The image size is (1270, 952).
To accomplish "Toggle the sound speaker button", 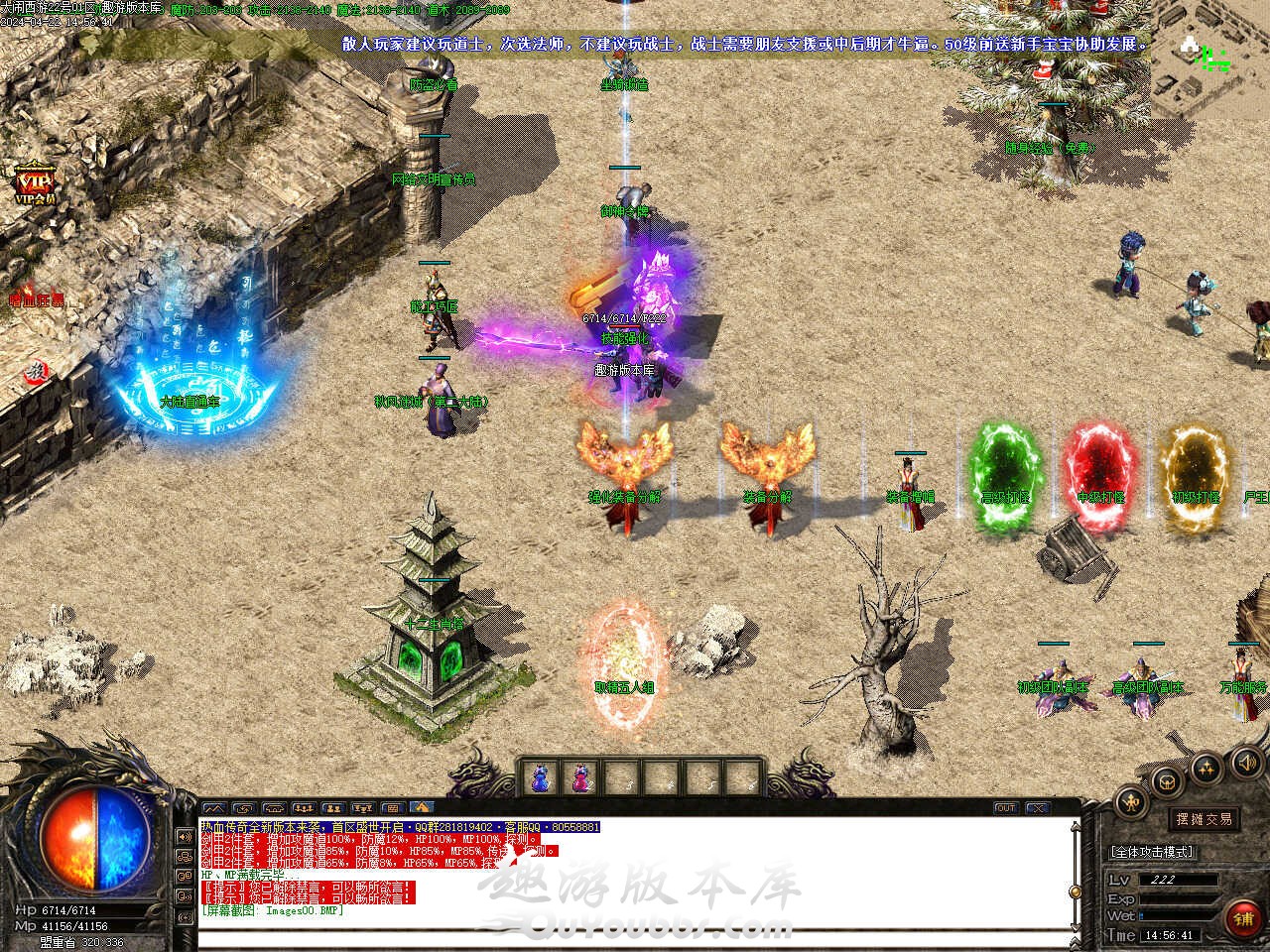I will (x=1244, y=763).
